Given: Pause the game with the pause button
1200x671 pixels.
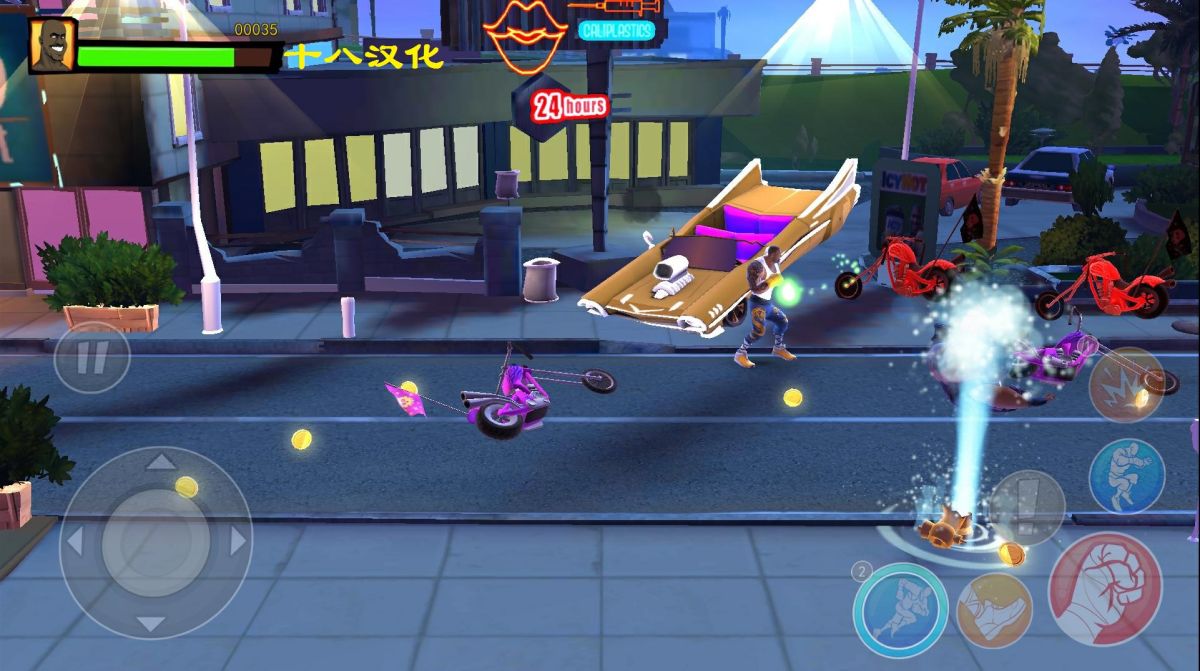Looking at the screenshot, I should [x=91, y=357].
